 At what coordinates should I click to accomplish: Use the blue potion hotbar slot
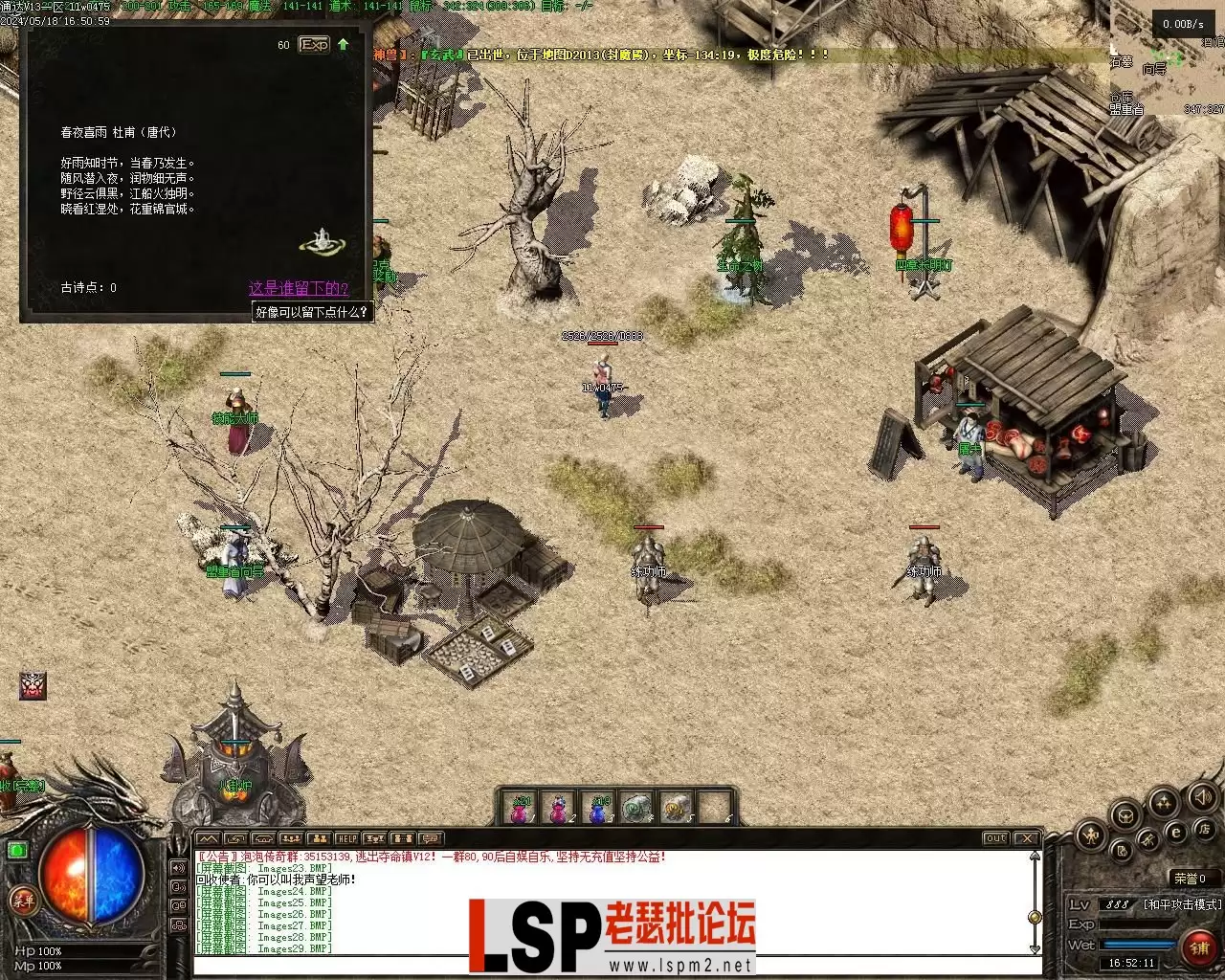[598, 809]
